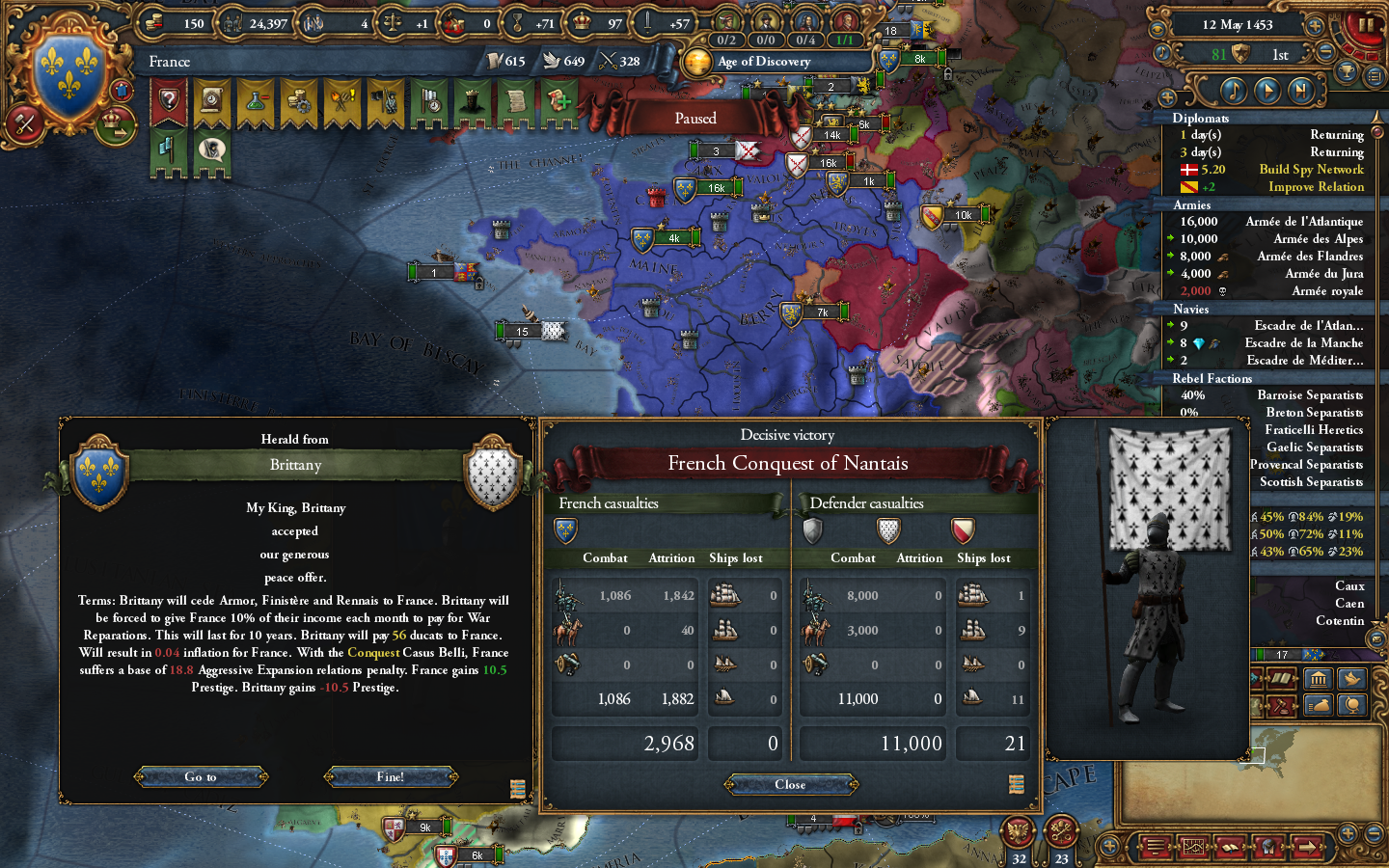Click the red question-mark alert banner

pos(170,99)
